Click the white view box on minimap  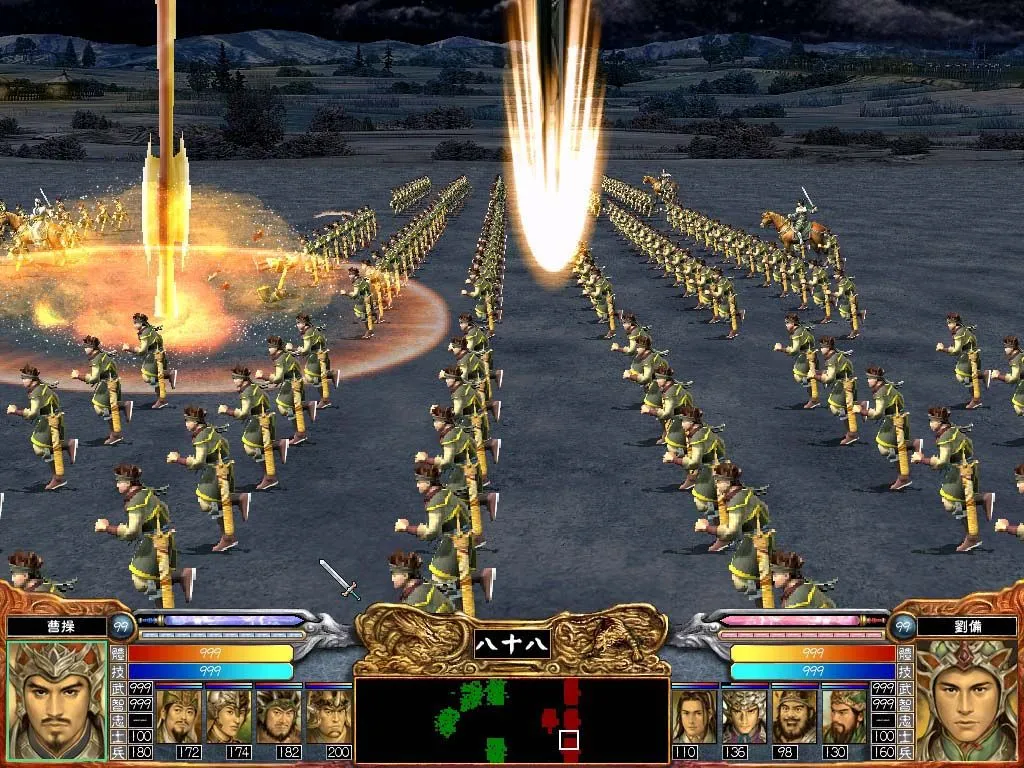pyautogui.click(x=569, y=740)
